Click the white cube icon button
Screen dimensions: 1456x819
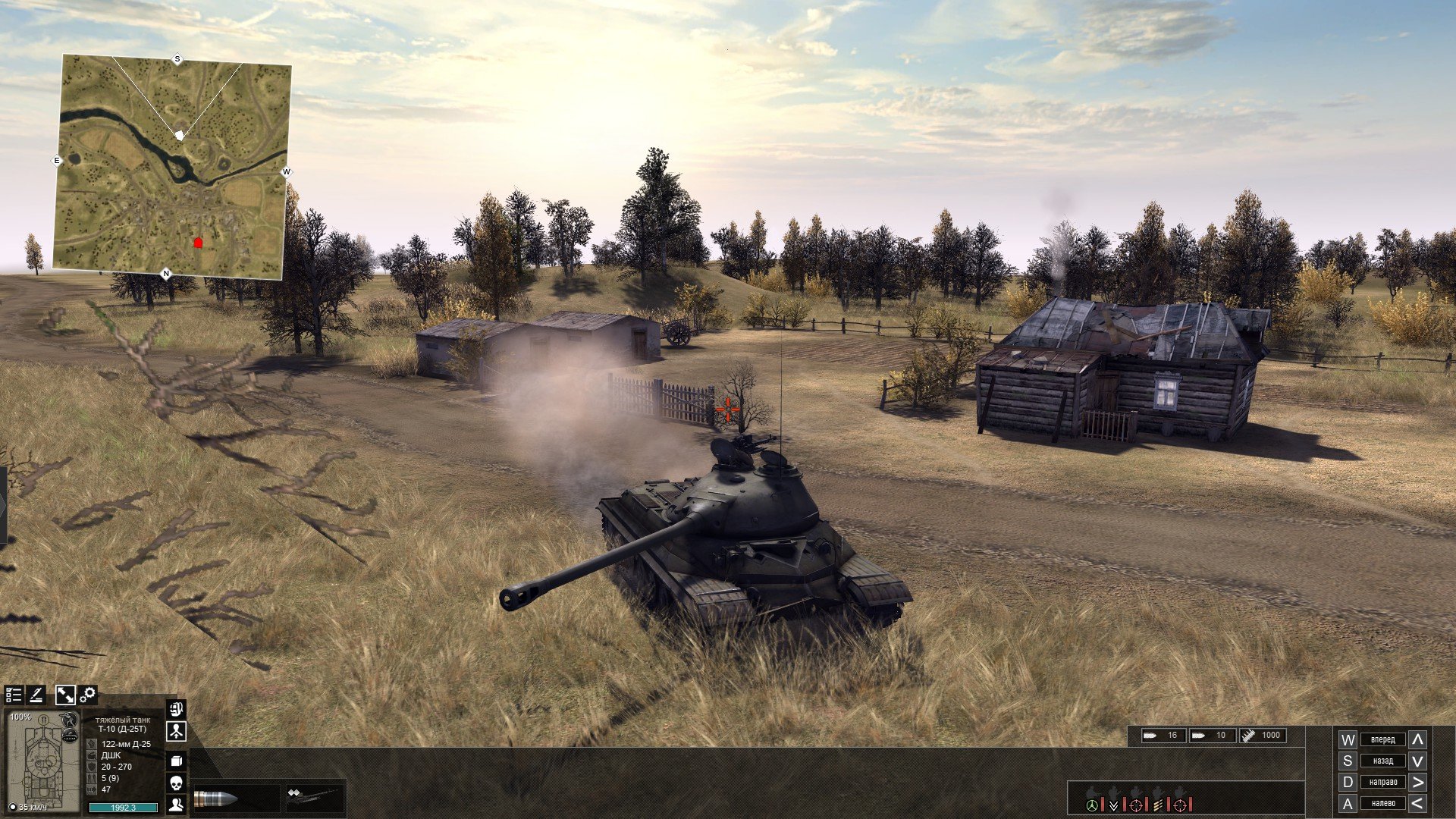click(176, 761)
